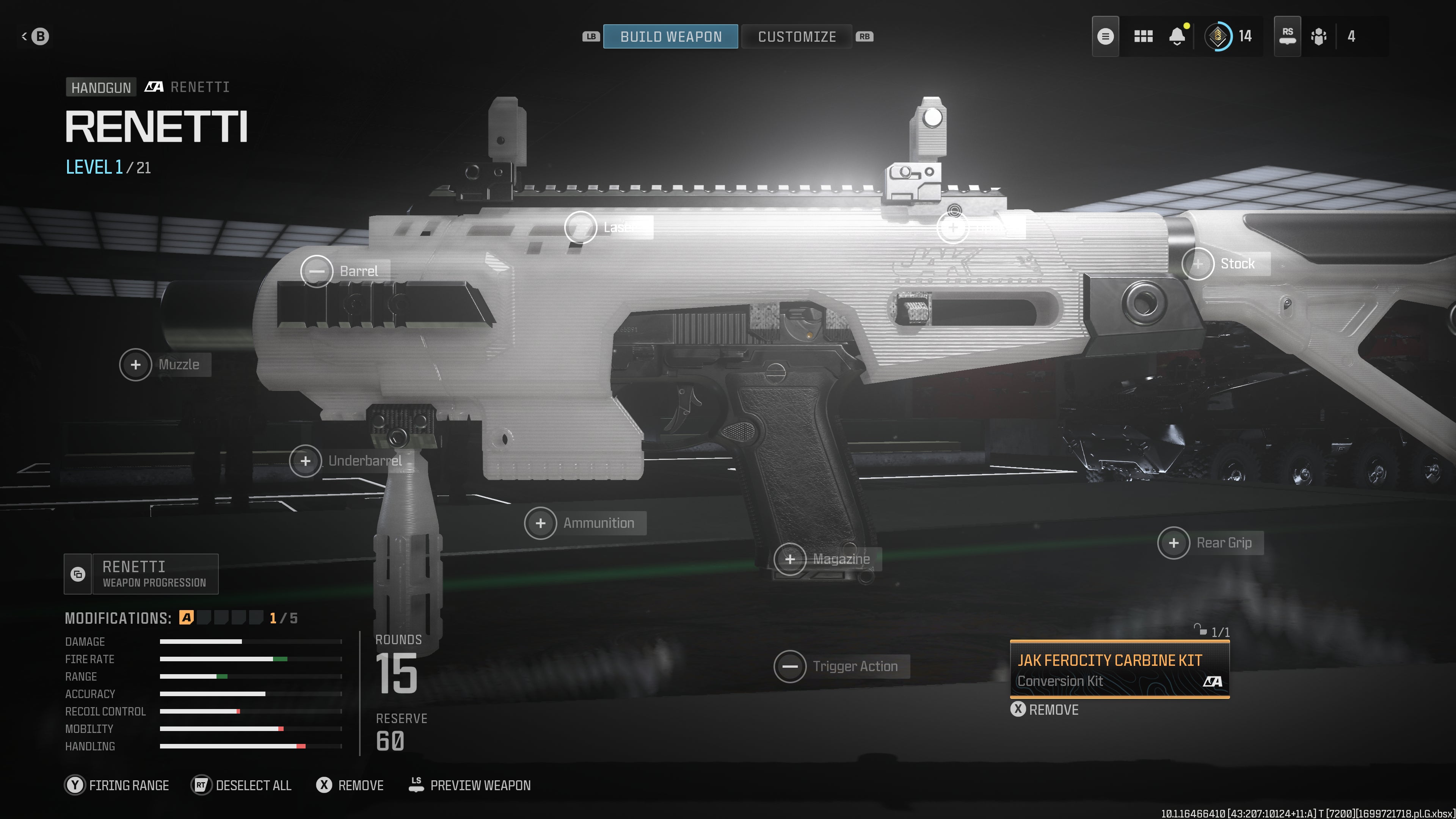Enter the Firing Range
Viewport: 1456px width, 819px height.
[117, 785]
